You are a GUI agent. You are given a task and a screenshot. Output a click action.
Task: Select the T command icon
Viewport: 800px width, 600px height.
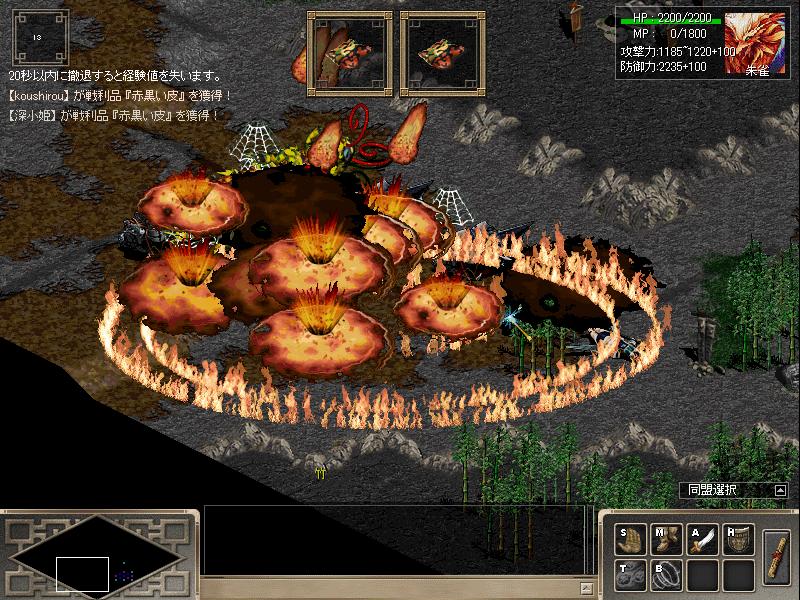[x=628, y=575]
